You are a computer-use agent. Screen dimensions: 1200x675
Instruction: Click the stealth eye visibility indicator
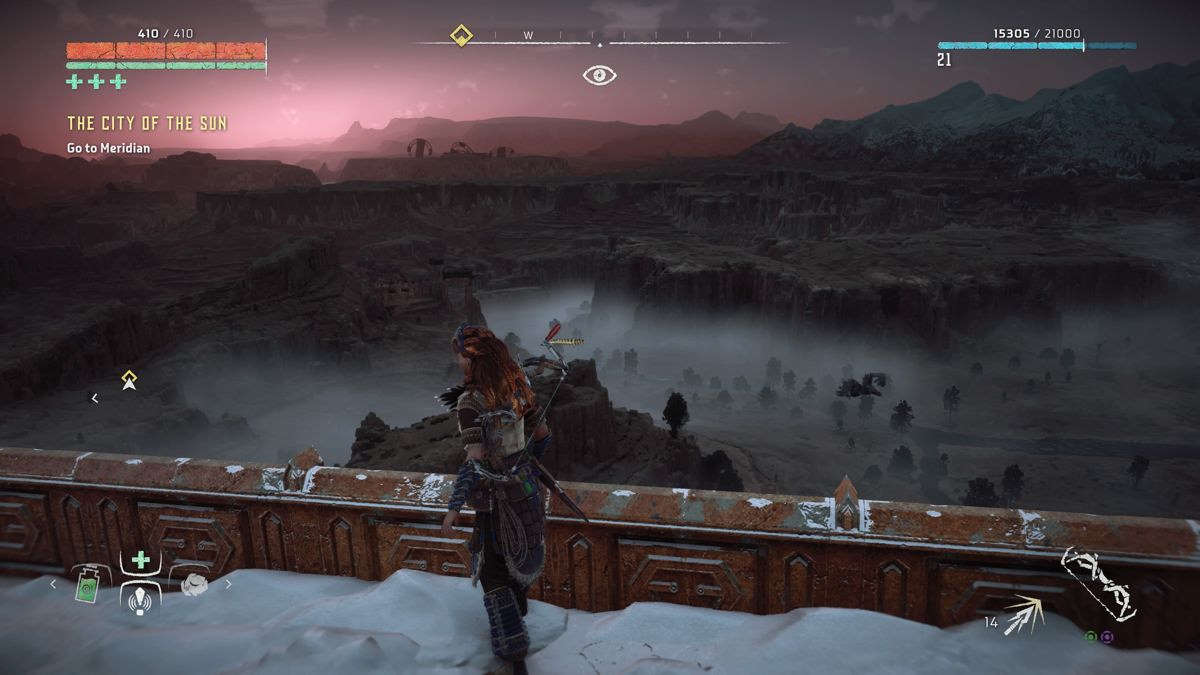(x=600, y=75)
